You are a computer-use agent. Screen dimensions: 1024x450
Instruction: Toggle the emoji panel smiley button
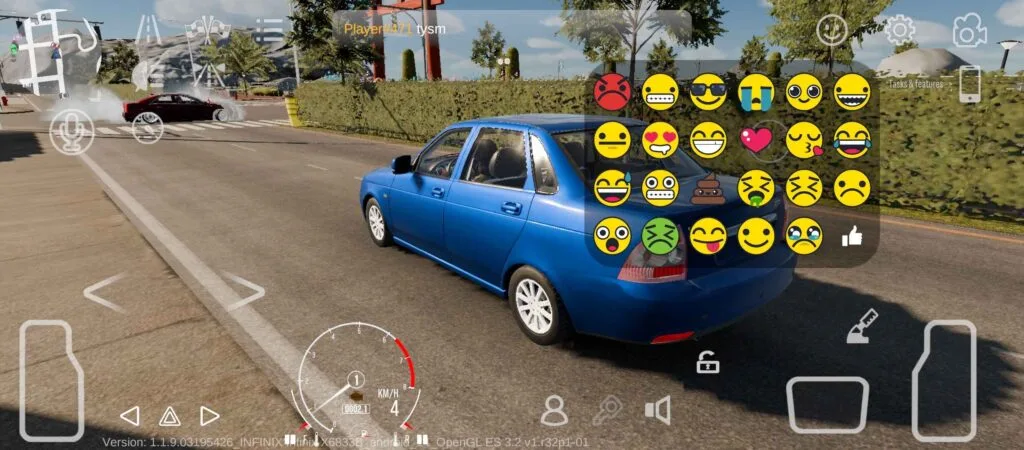[x=831, y=30]
